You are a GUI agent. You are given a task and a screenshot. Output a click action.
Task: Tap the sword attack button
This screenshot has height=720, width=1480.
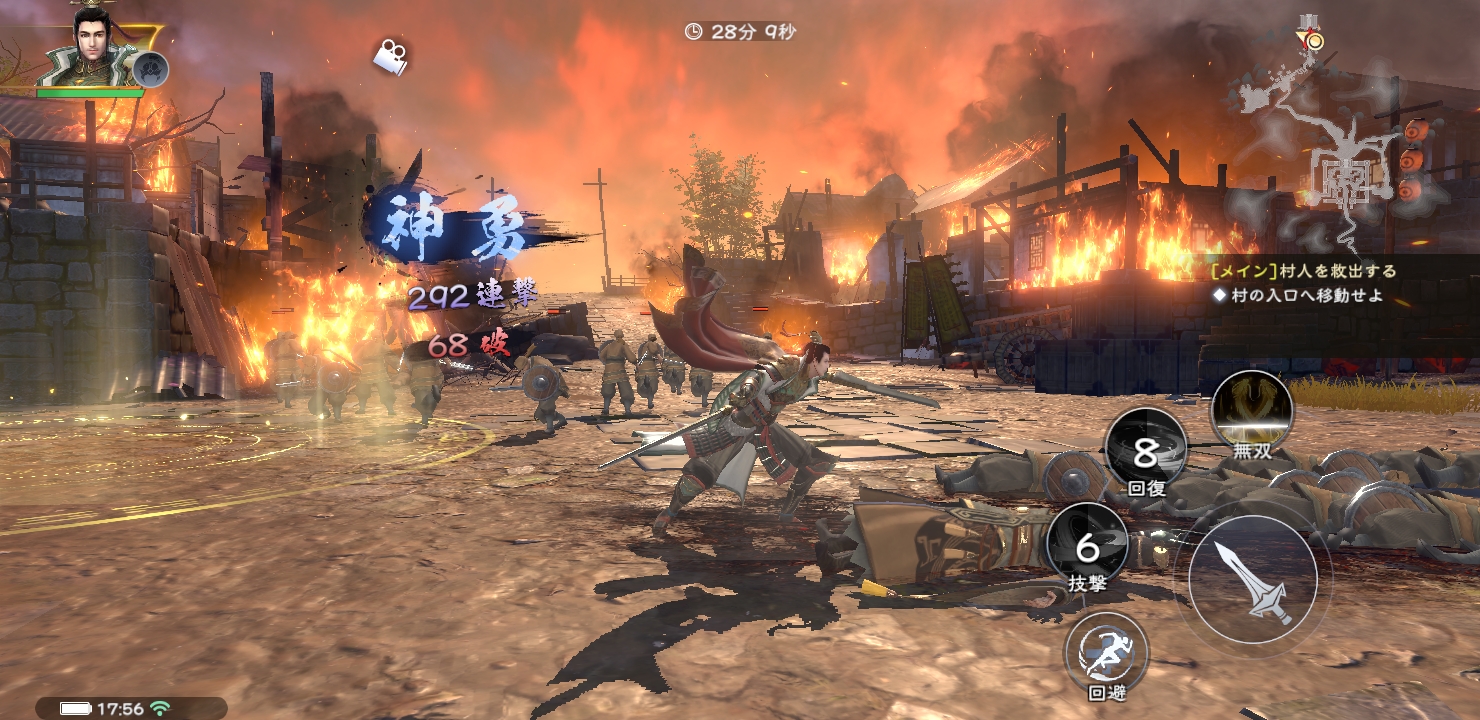tap(1252, 578)
